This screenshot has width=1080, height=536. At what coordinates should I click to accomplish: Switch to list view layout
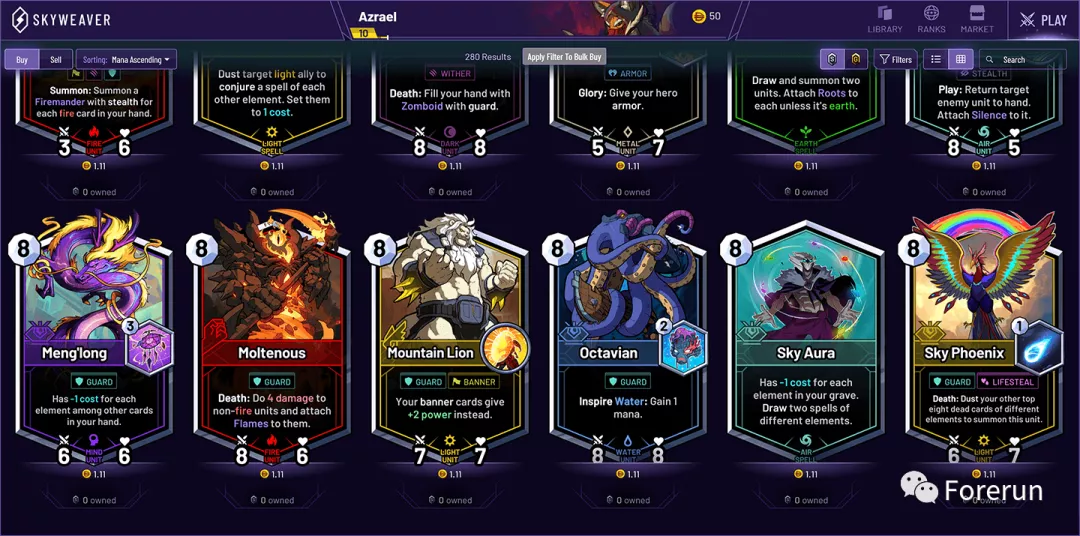tap(936, 59)
